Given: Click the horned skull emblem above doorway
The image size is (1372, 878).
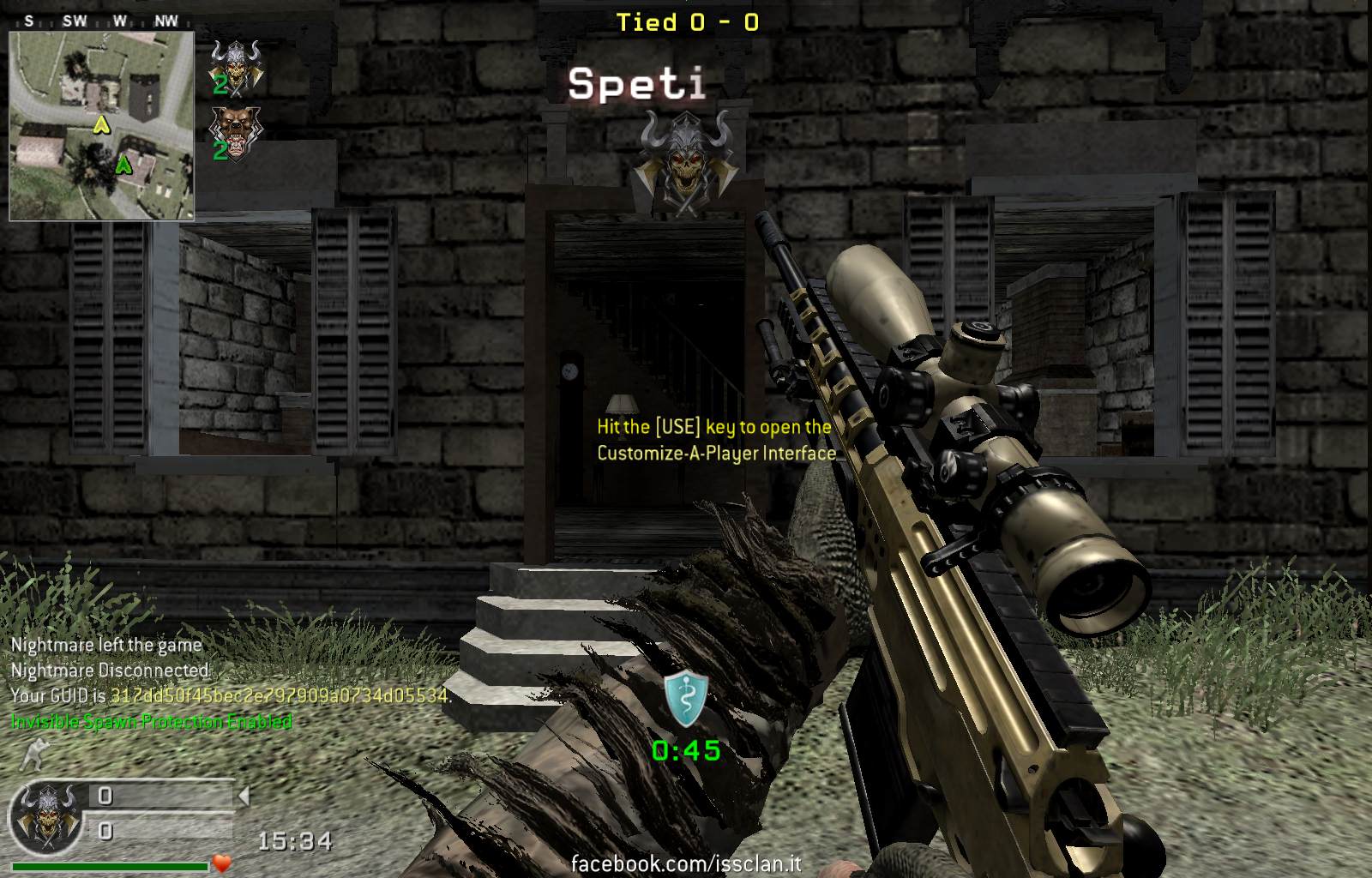Looking at the screenshot, I should [x=683, y=159].
